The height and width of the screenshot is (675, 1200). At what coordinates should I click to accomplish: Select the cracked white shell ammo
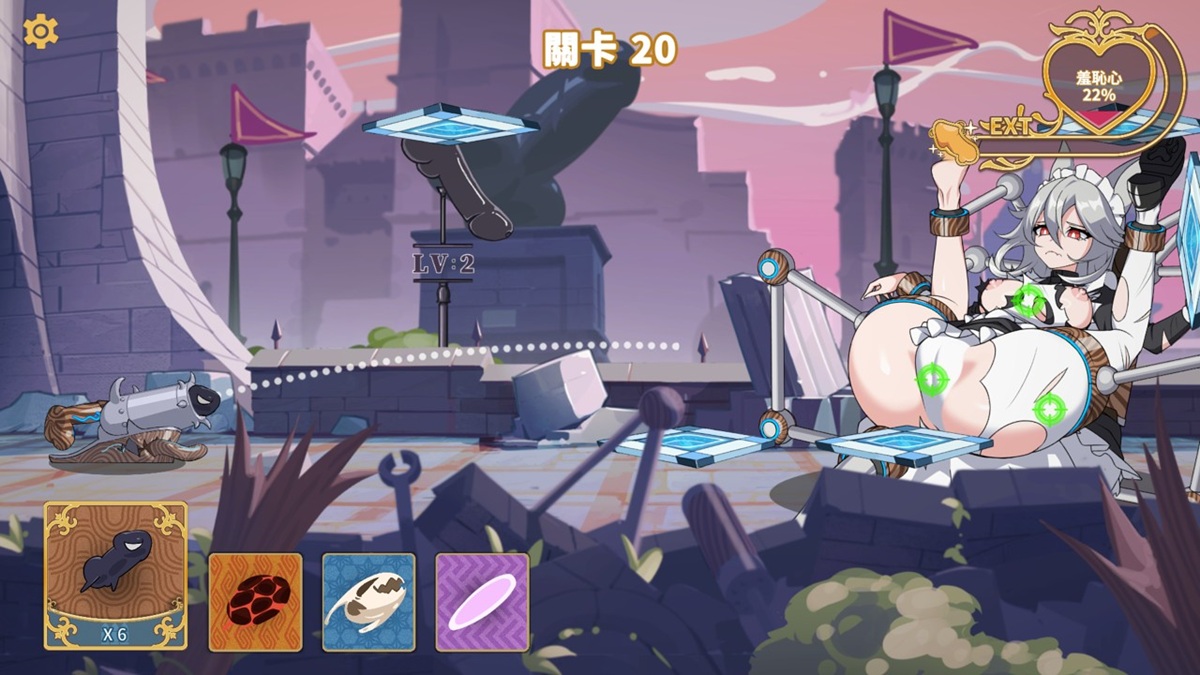pyautogui.click(x=368, y=602)
